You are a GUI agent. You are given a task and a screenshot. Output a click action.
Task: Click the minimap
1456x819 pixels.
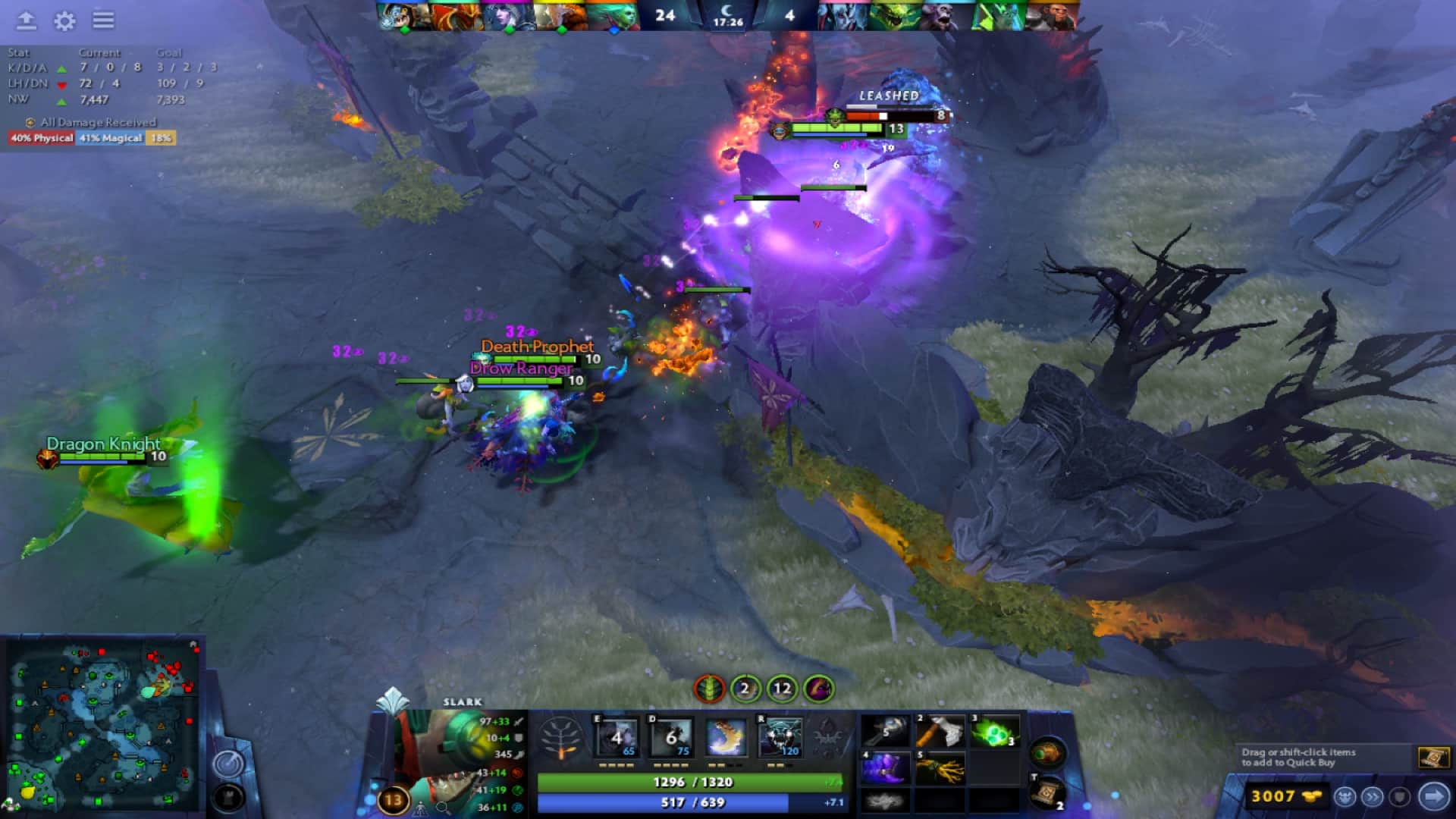coord(102,724)
